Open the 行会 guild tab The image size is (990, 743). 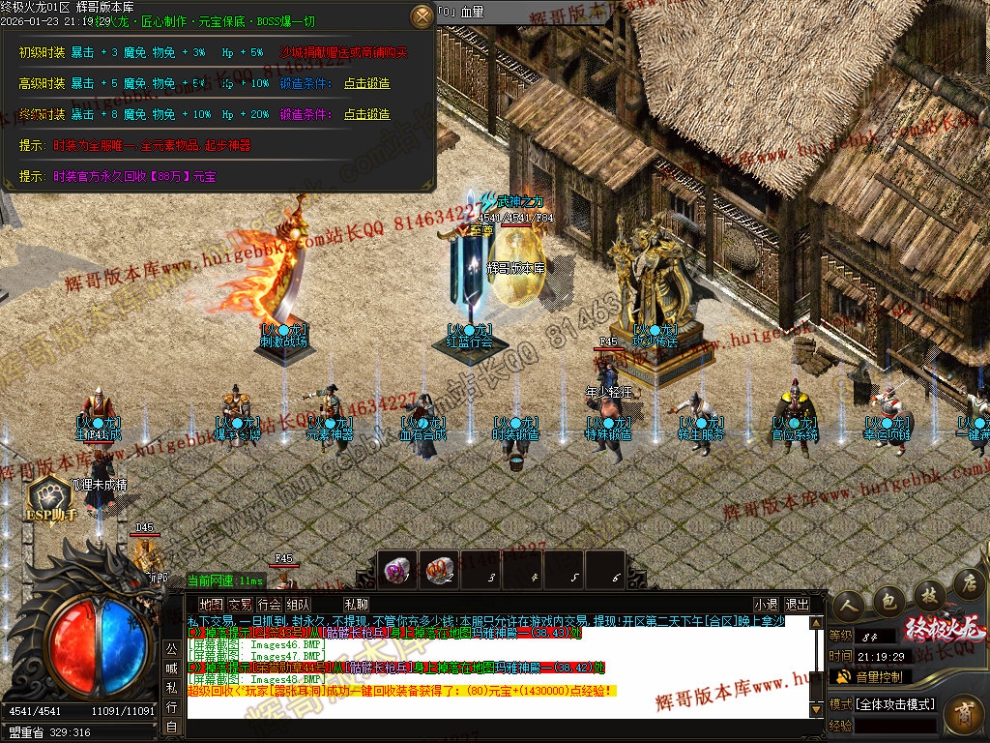pos(269,604)
